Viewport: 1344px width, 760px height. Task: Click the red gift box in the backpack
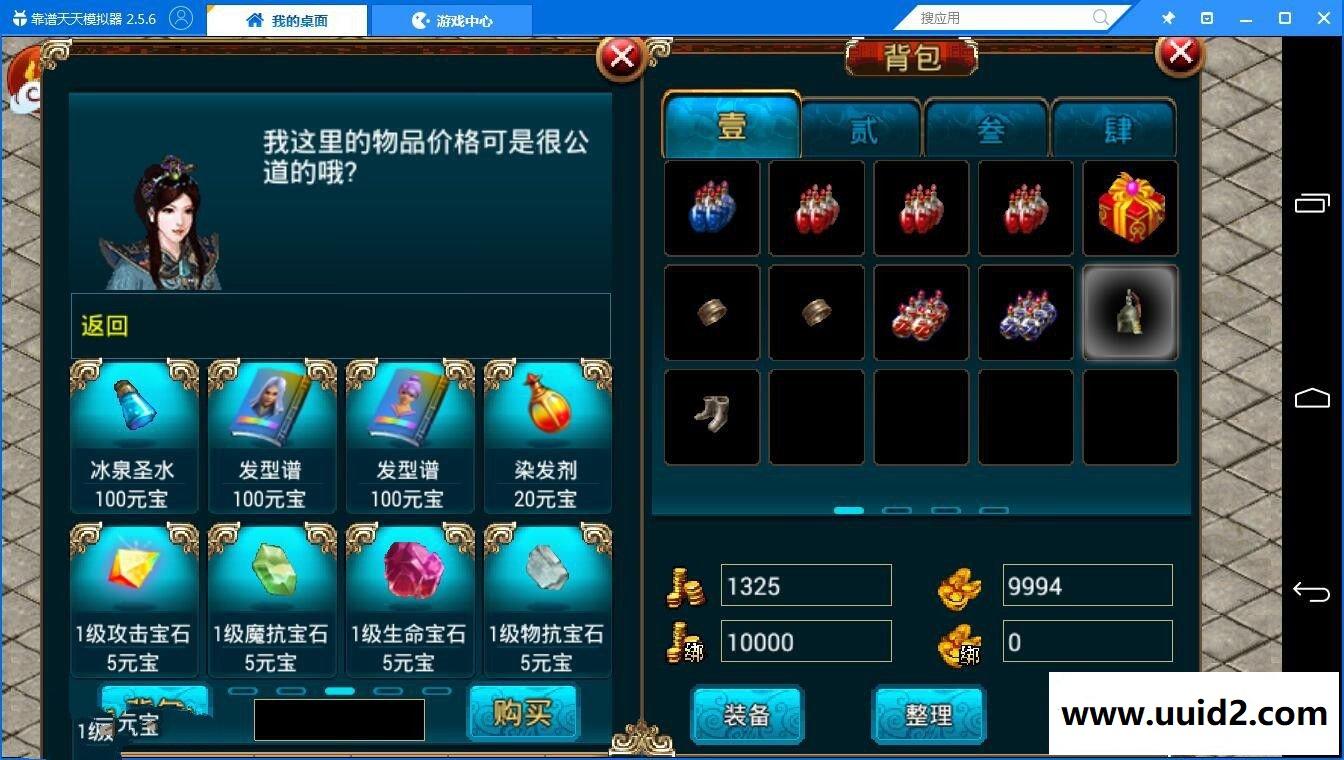[1129, 208]
